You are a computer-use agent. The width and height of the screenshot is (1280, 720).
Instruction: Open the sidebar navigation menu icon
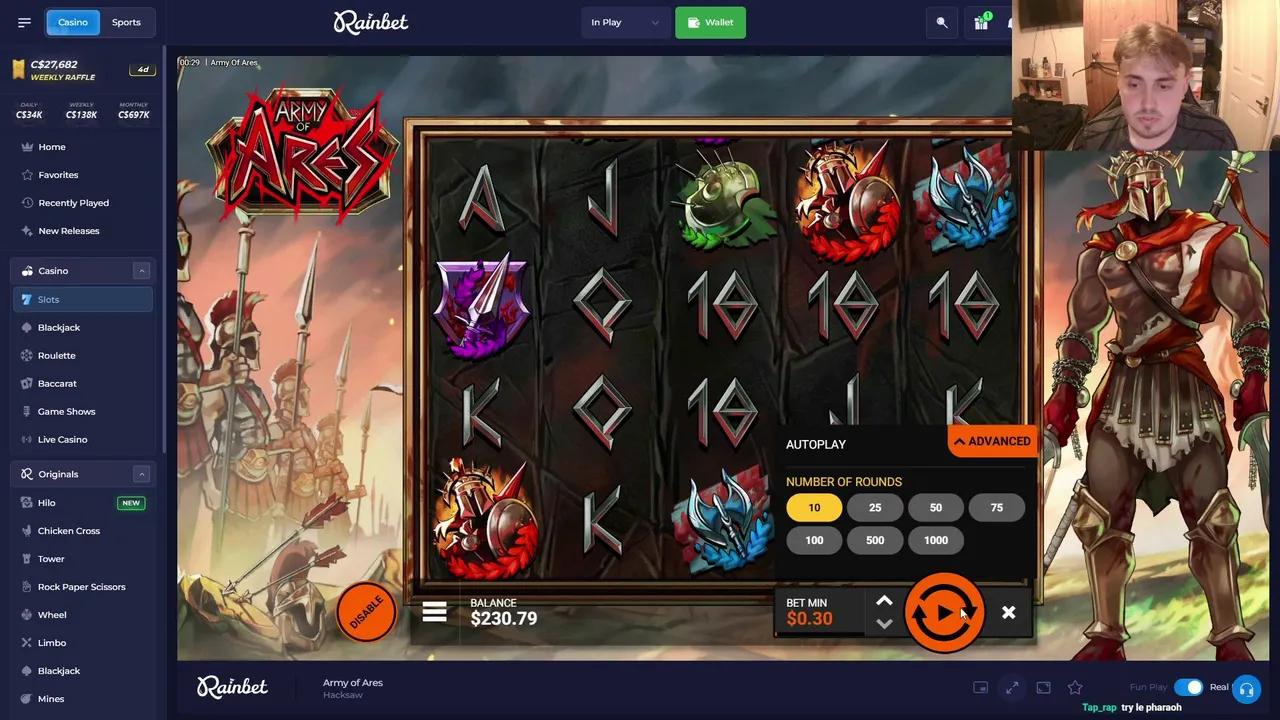(24, 22)
